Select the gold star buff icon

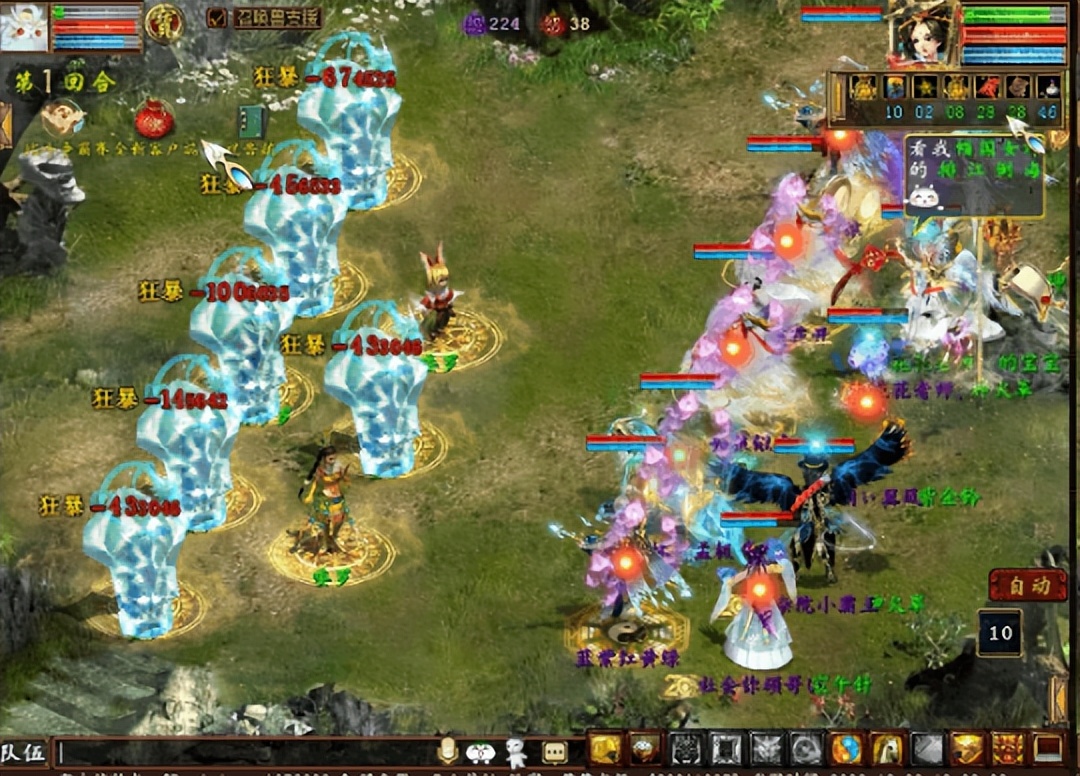pos(925,87)
